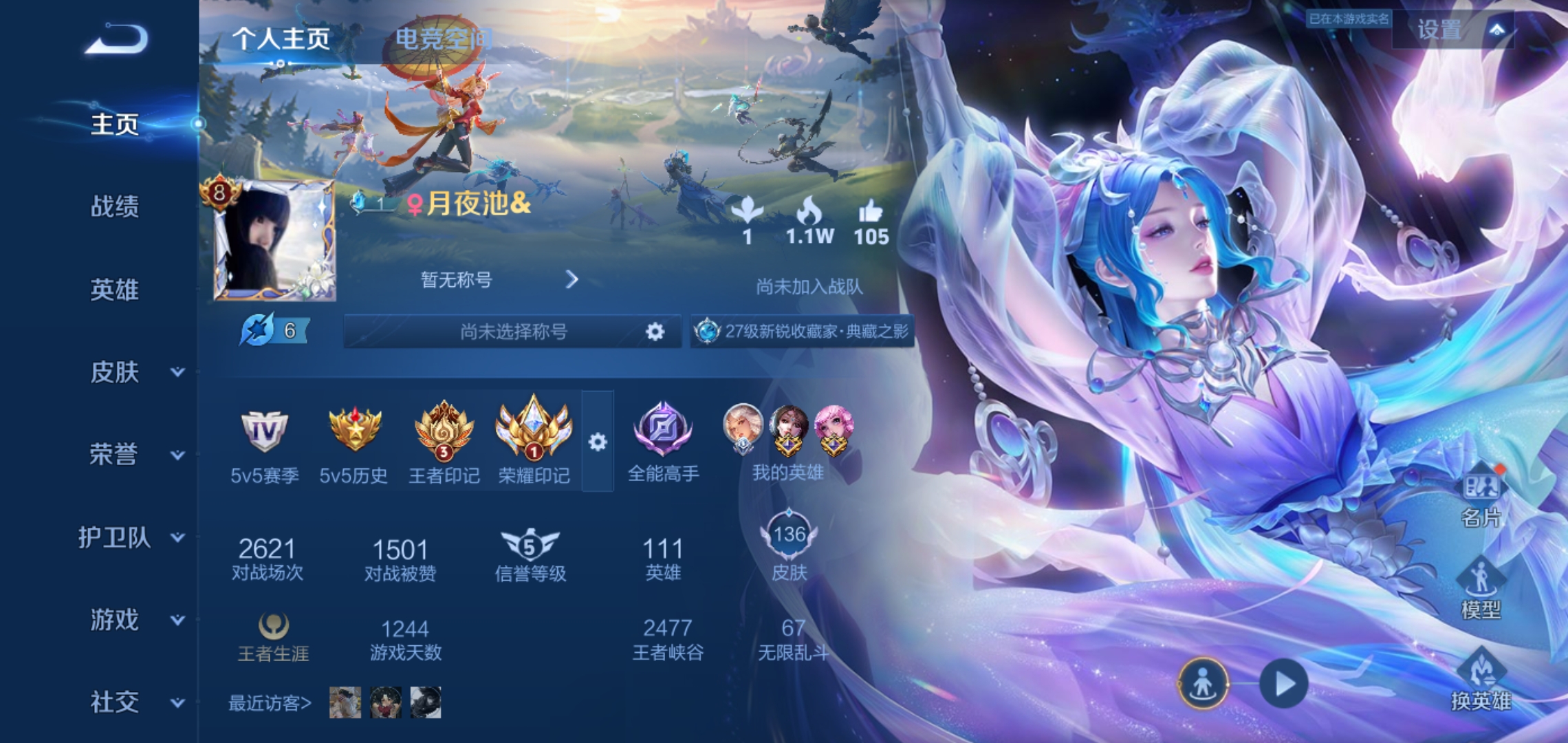The height and width of the screenshot is (743, 1568).
Task: Open the 战绩 menu entry
Action: coord(115,206)
